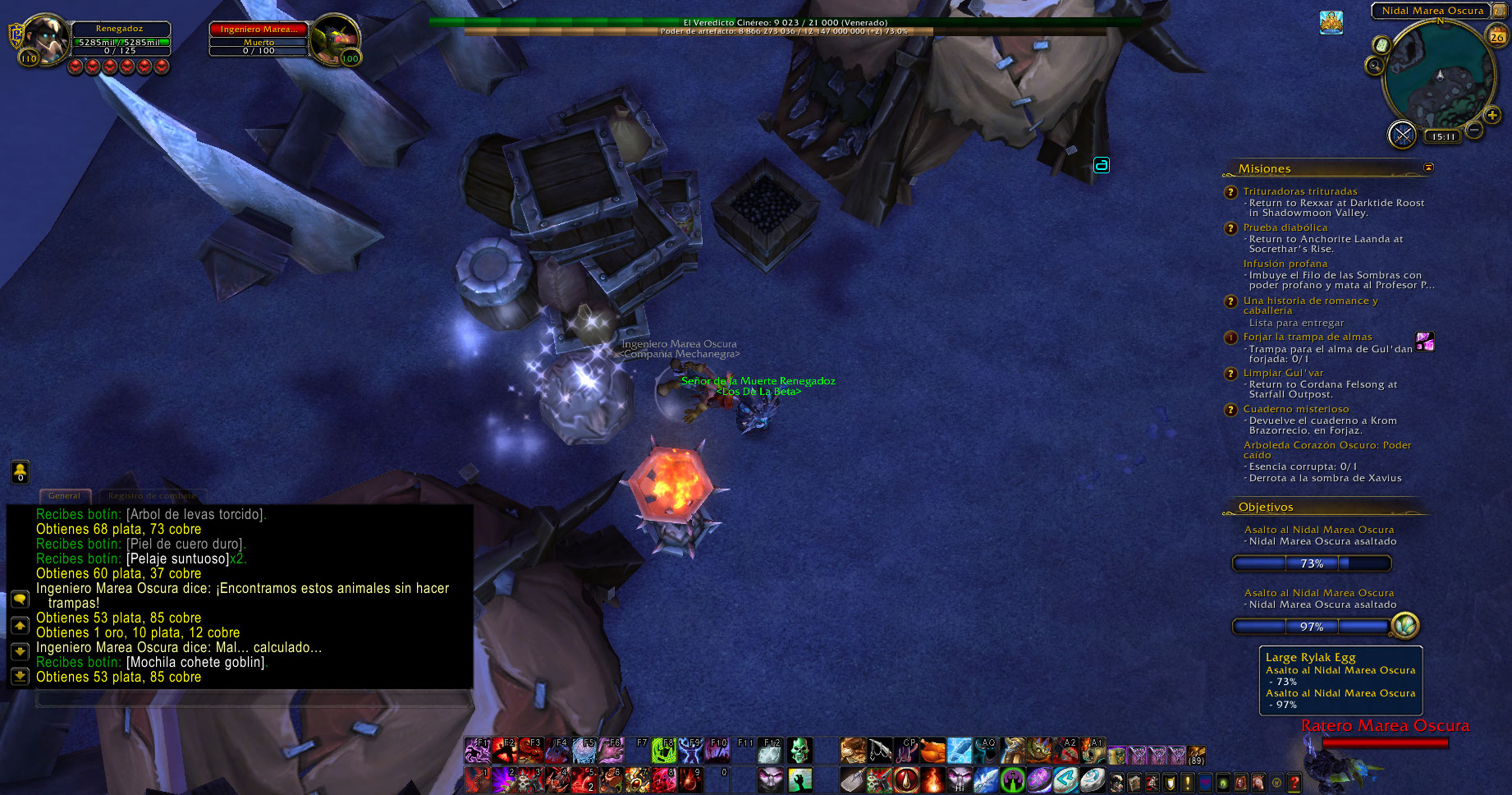Open the crossed swords garrison report button
Image resolution: width=1512 pixels, height=795 pixels.
pos(1402,134)
